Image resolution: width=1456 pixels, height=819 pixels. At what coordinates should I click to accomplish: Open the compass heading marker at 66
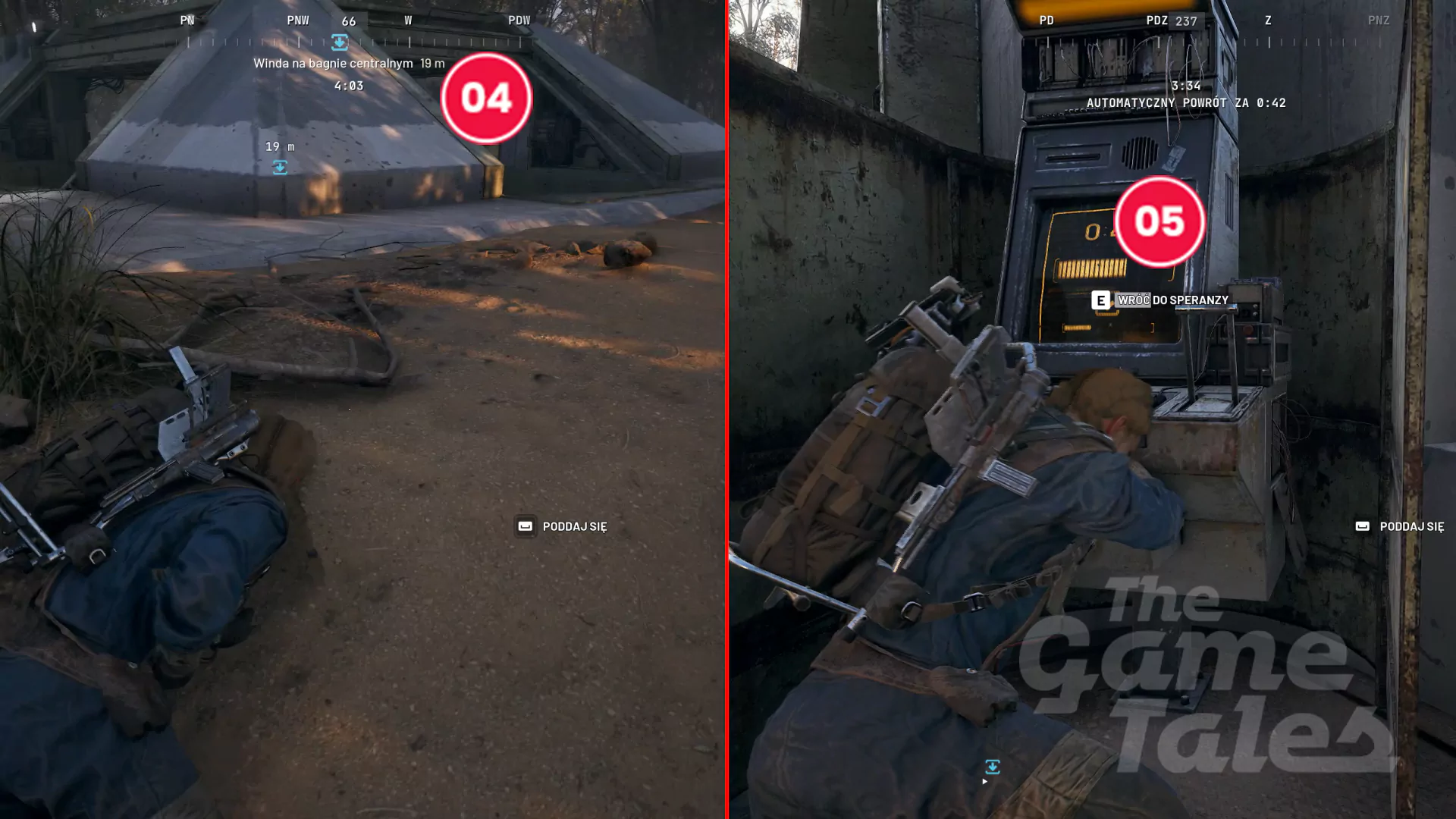pos(348,20)
